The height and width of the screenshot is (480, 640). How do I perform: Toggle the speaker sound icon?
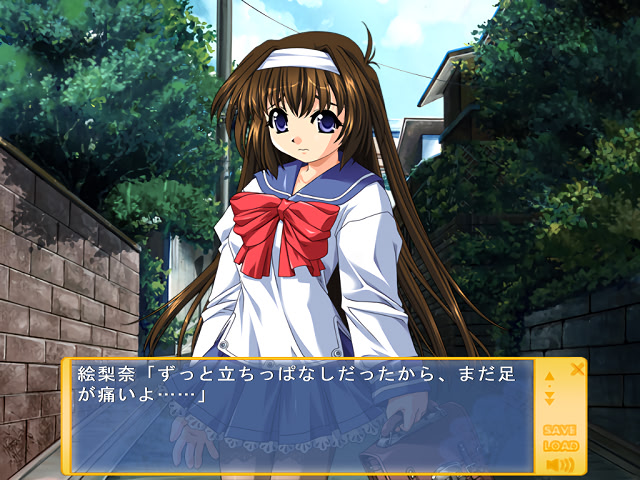(x=560, y=465)
